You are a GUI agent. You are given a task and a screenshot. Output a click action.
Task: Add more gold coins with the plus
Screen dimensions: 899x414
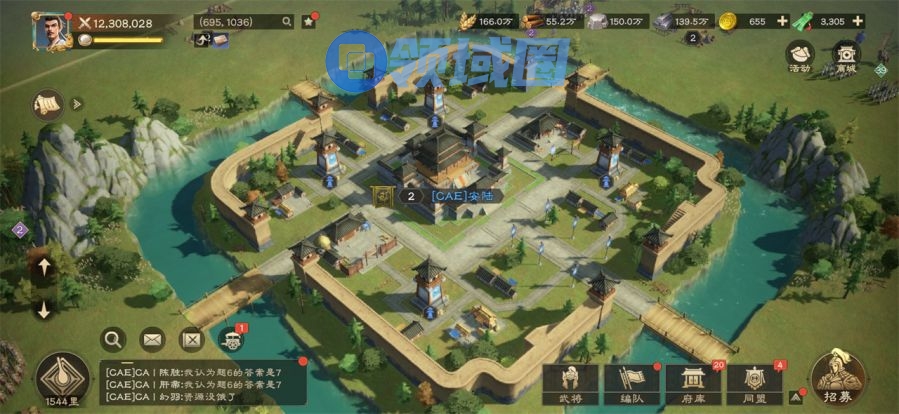click(783, 21)
